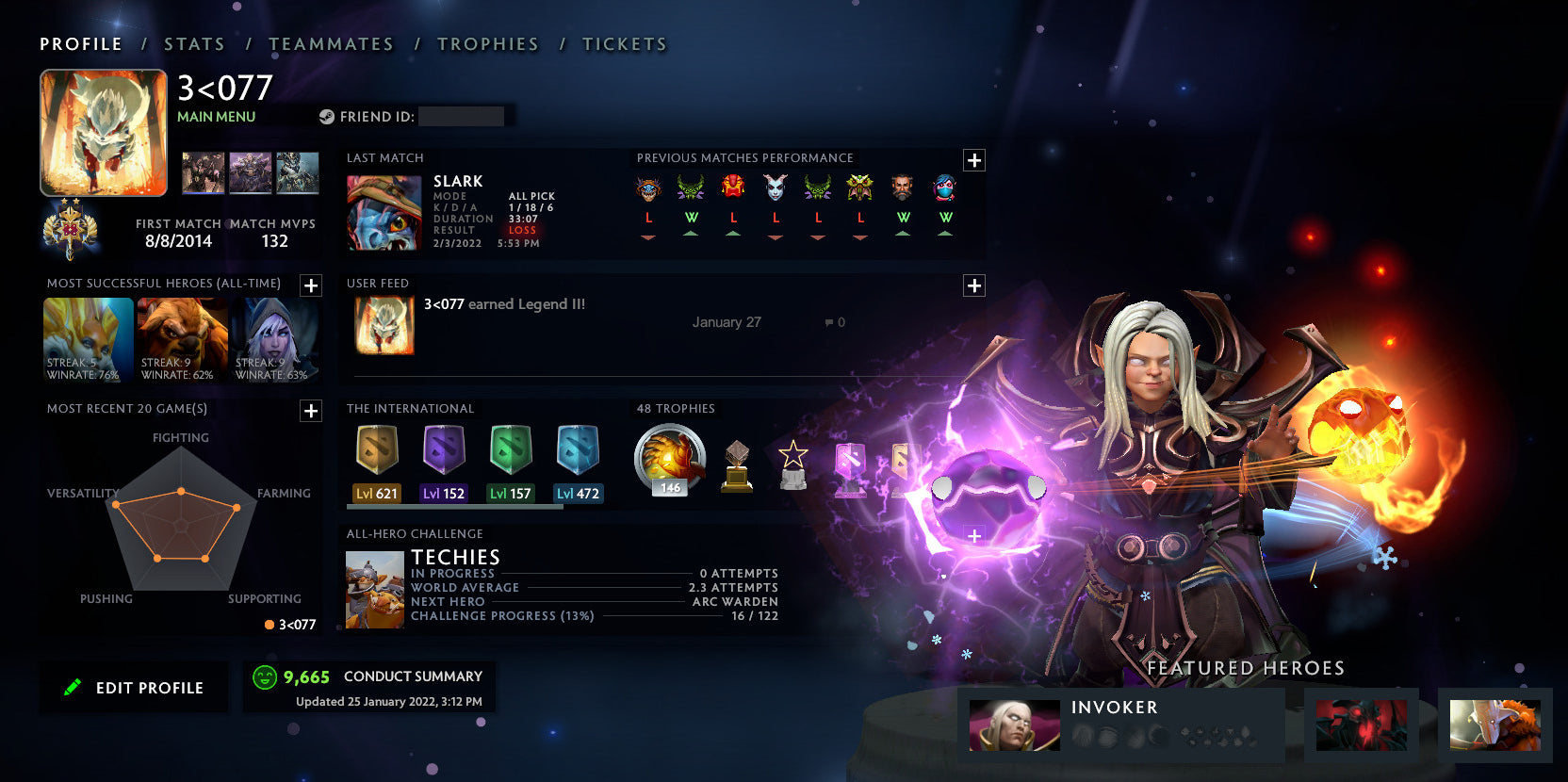Click the EDIT PROFILE button
This screenshot has height=782, width=1568.
(x=133, y=687)
